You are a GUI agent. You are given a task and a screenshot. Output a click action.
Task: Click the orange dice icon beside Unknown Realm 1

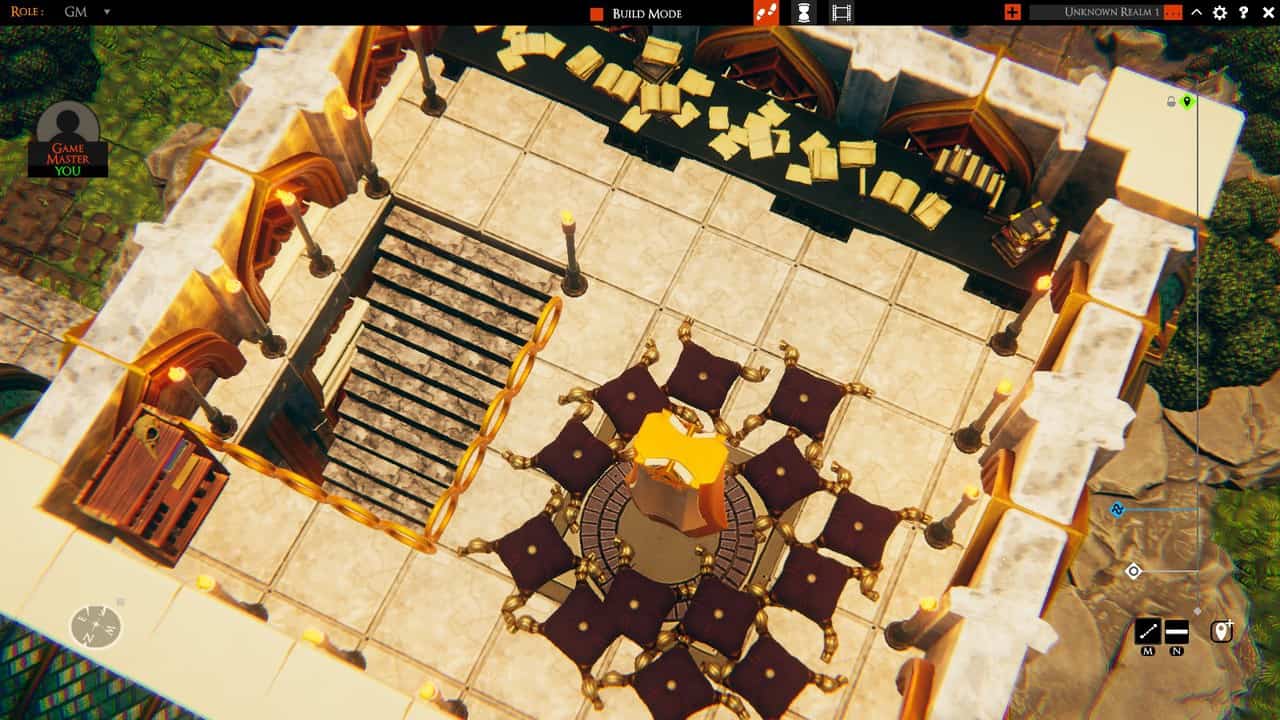coord(1173,13)
